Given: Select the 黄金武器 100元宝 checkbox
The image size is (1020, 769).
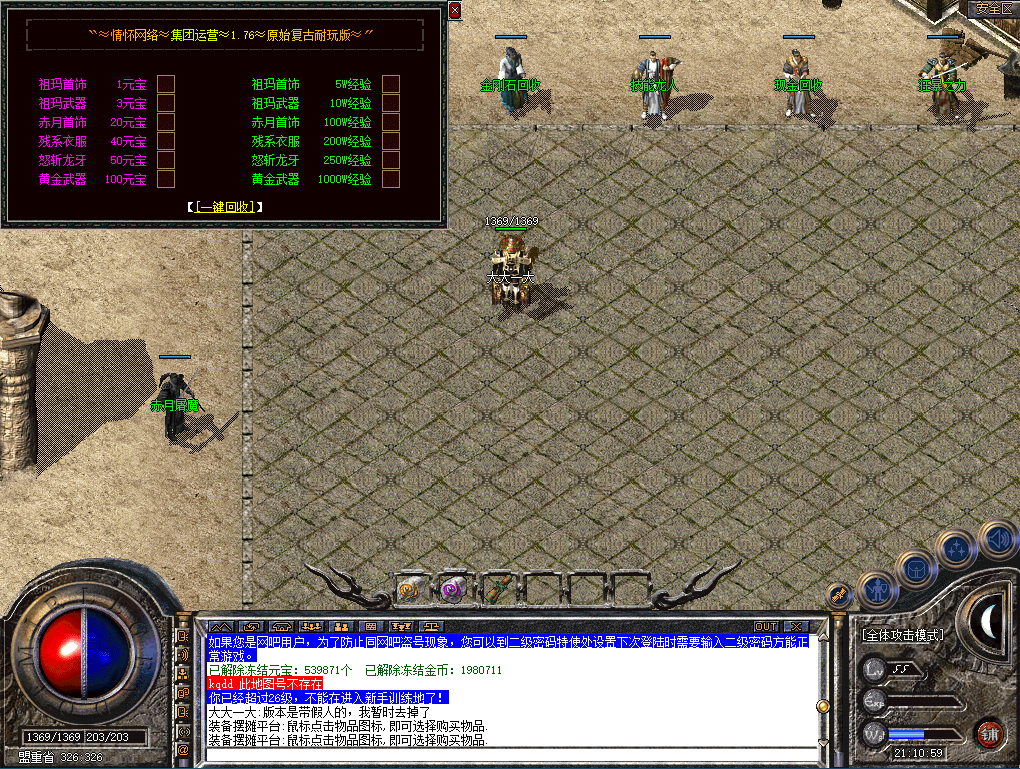Looking at the screenshot, I should [166, 179].
